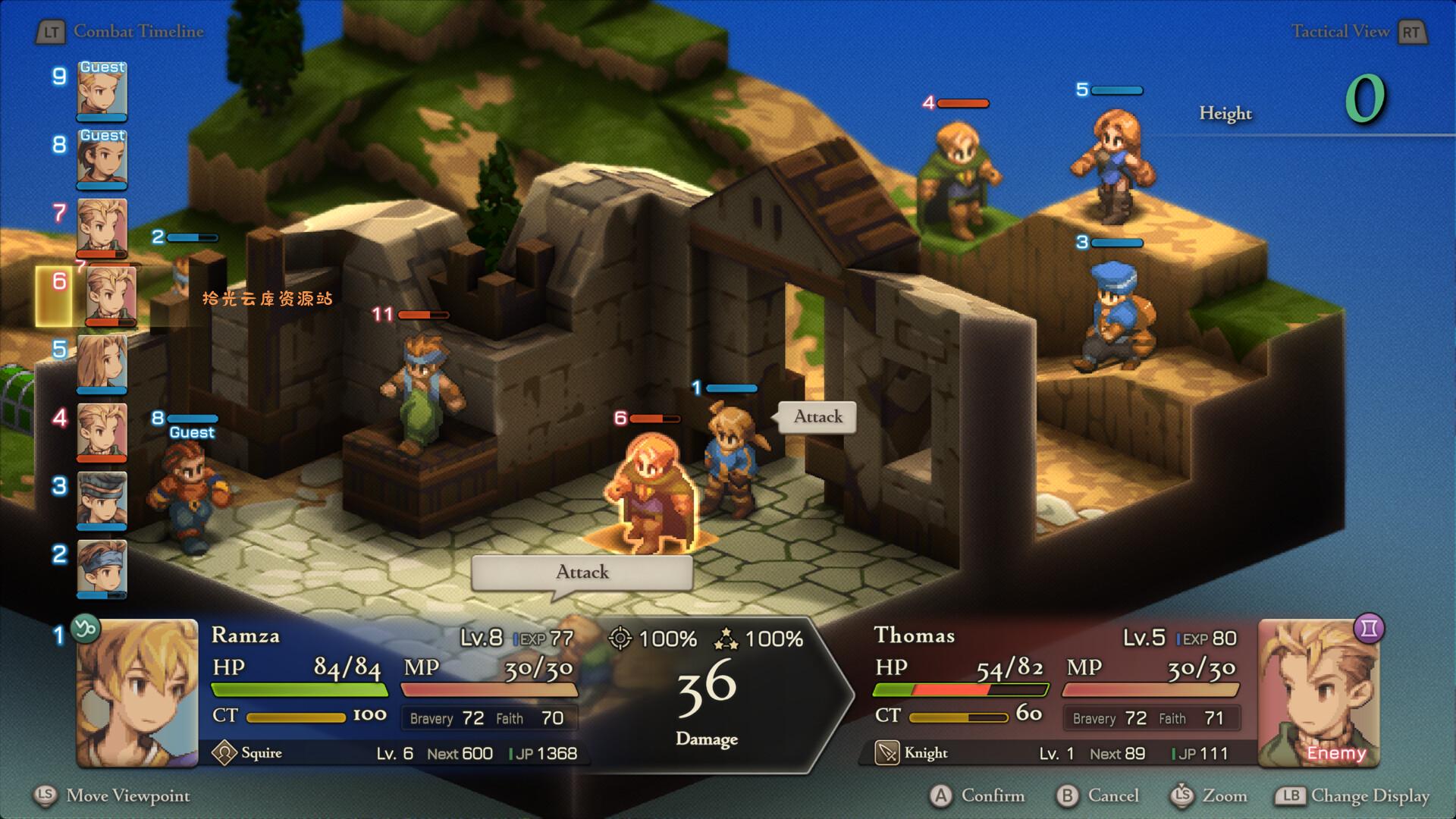Click Ramza's large portrait in the status panel

[x=137, y=693]
